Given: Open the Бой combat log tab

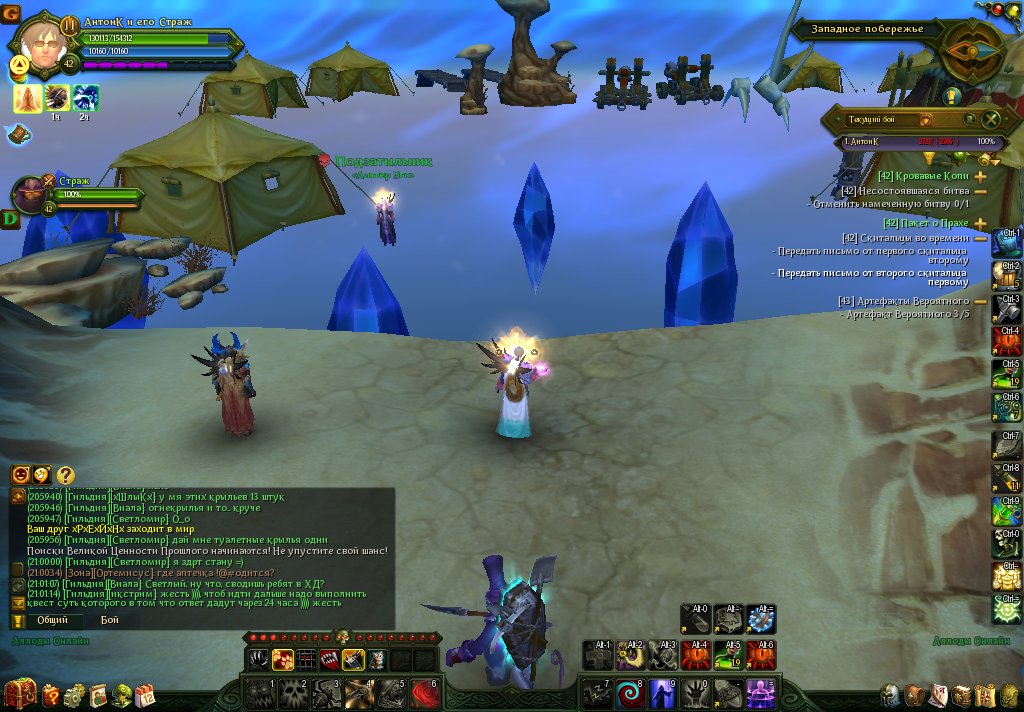Looking at the screenshot, I should point(110,620).
